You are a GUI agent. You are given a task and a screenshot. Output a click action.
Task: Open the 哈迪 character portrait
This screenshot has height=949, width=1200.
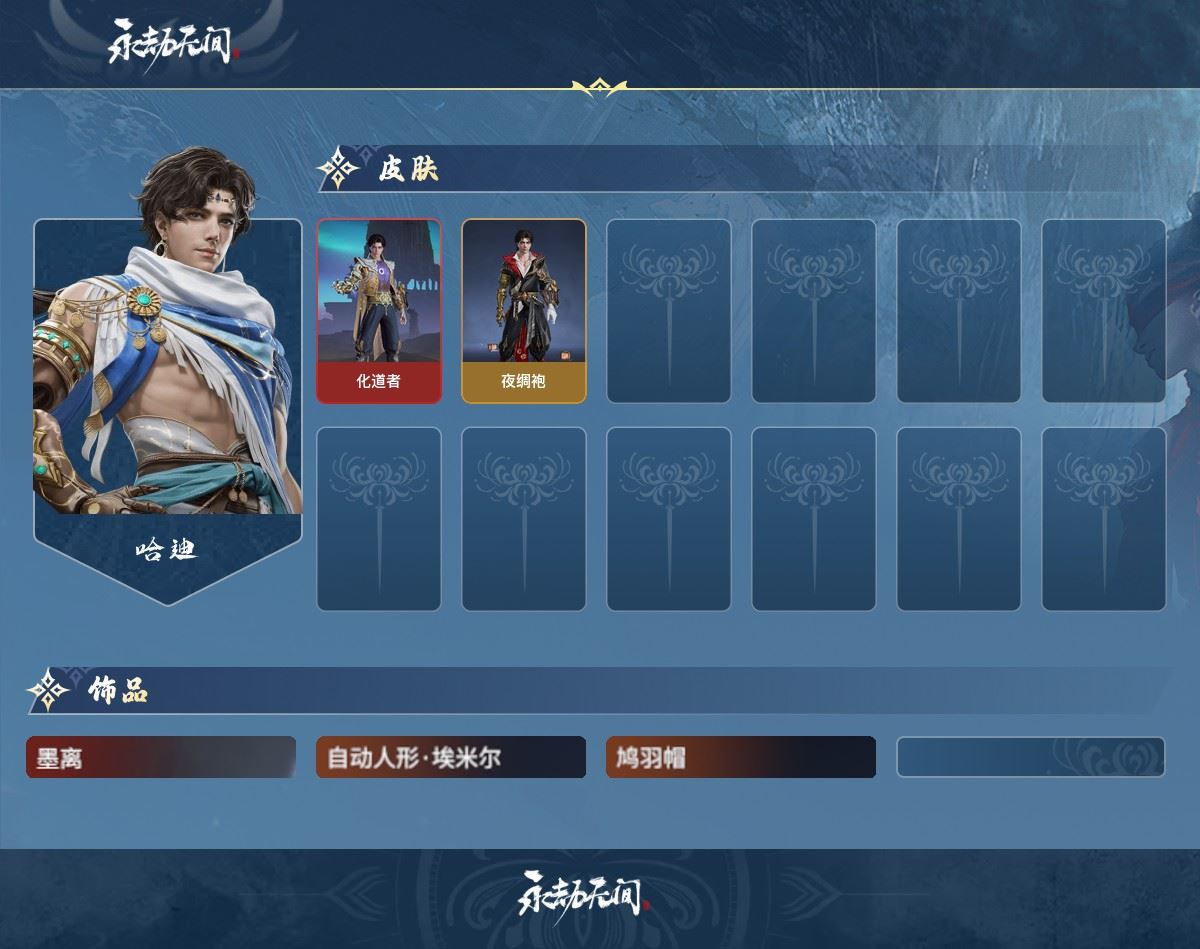[168, 380]
